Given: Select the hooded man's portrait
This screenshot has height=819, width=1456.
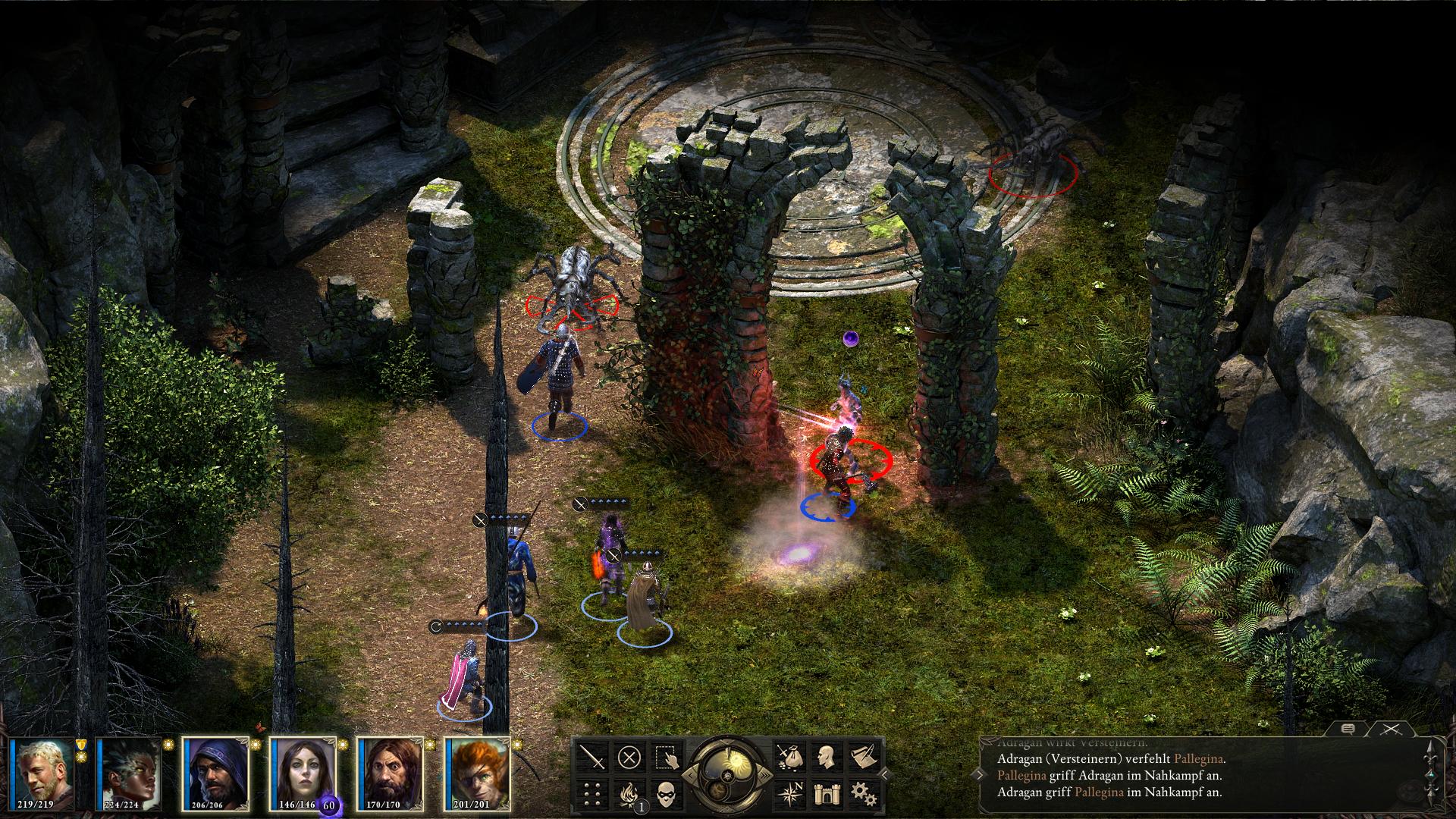Looking at the screenshot, I should 218,773.
